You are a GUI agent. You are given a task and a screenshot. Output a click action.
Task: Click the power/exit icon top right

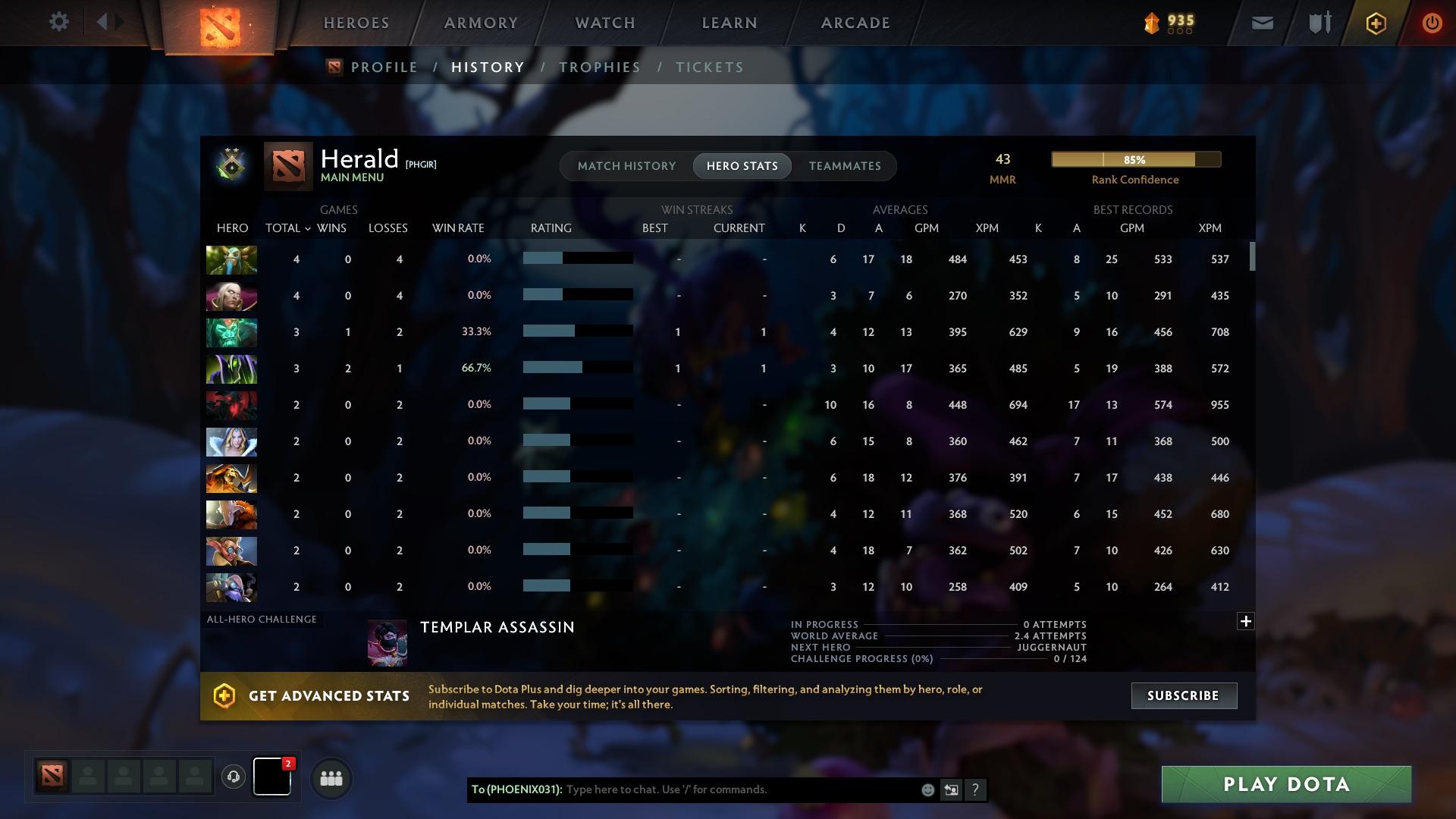pyautogui.click(x=1432, y=22)
